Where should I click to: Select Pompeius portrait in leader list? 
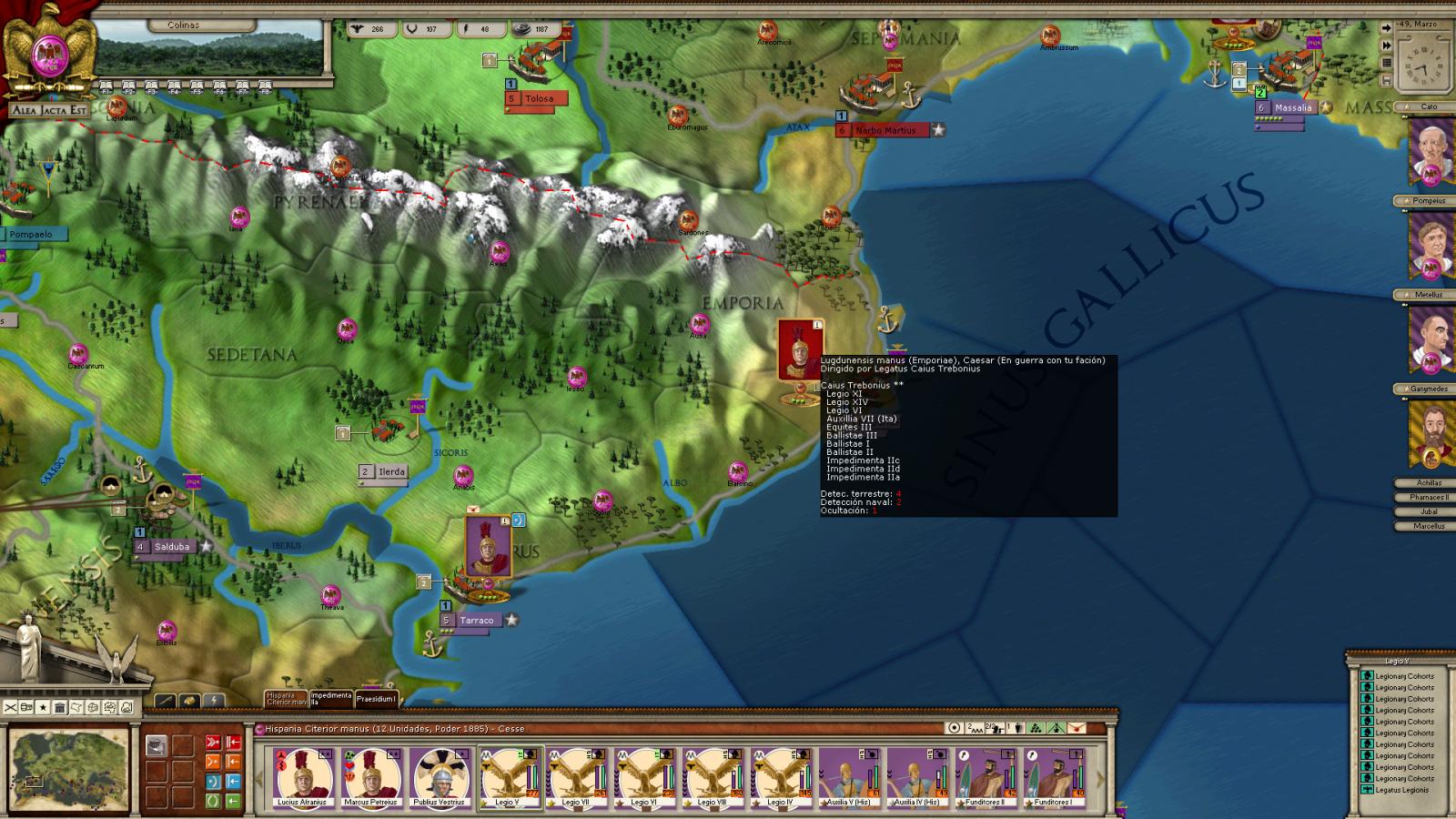(1430, 244)
